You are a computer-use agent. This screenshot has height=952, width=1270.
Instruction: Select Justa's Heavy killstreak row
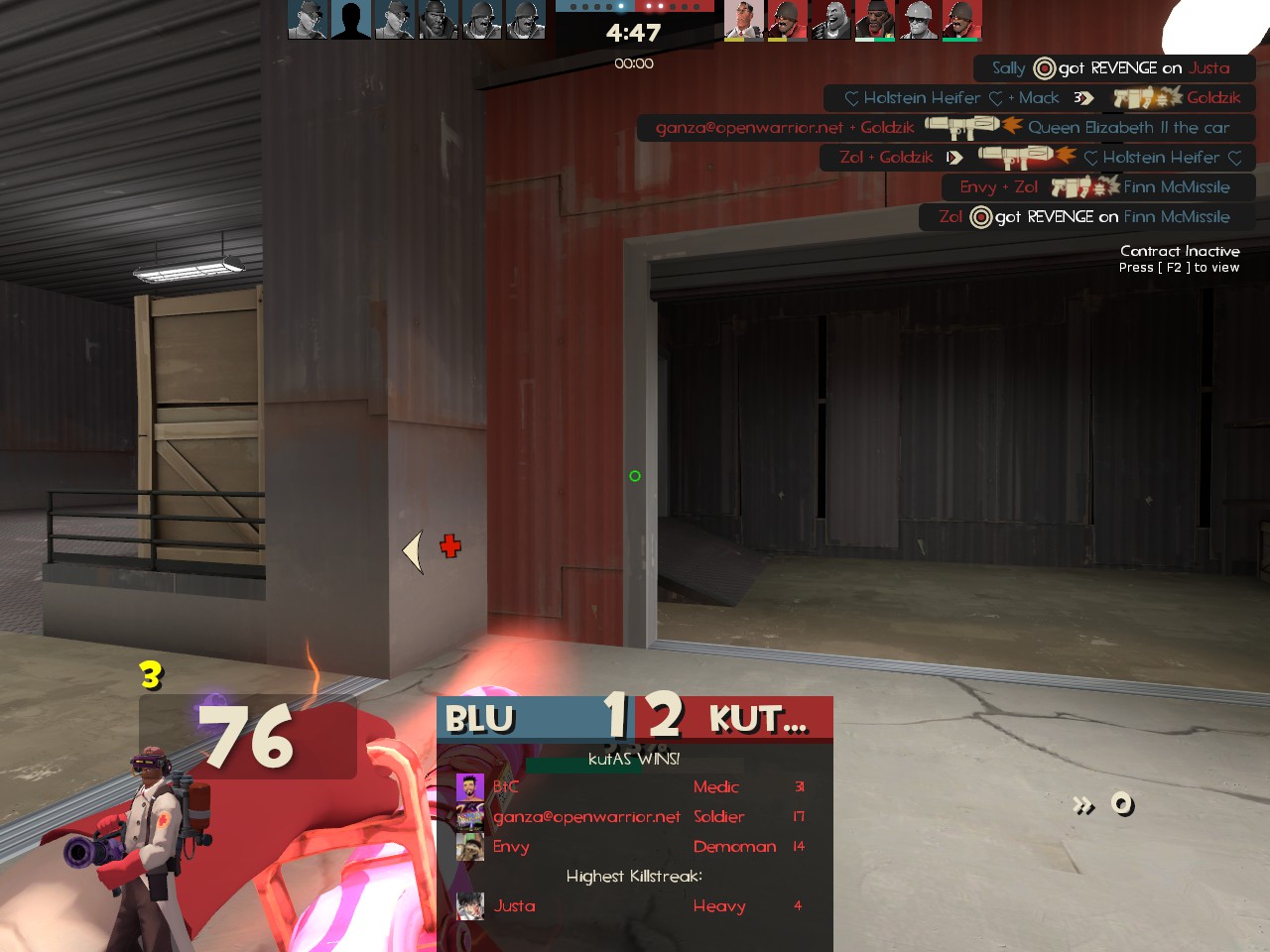click(x=635, y=906)
